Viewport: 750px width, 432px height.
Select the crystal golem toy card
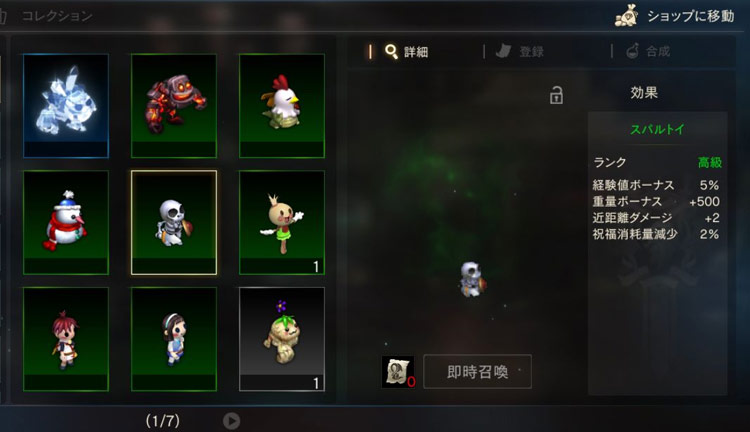click(66, 105)
